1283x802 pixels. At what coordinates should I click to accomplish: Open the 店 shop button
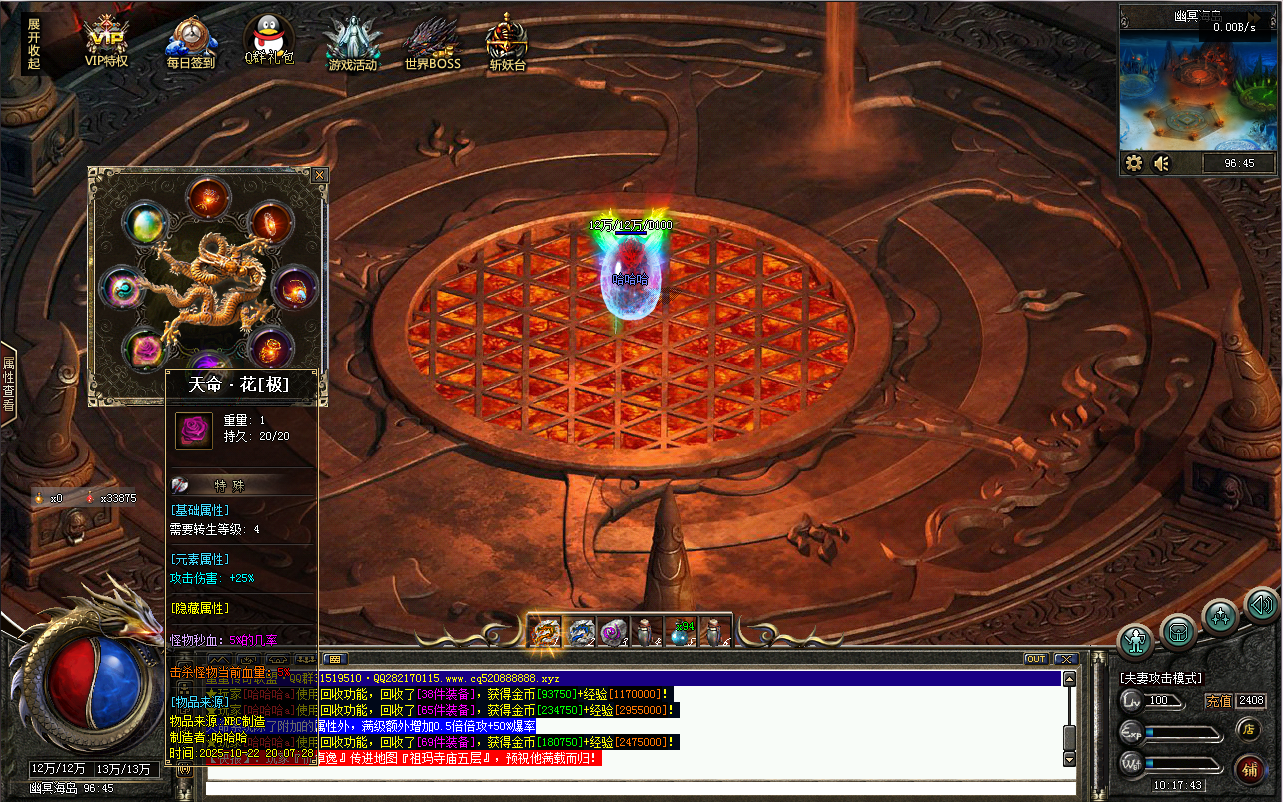1248,731
